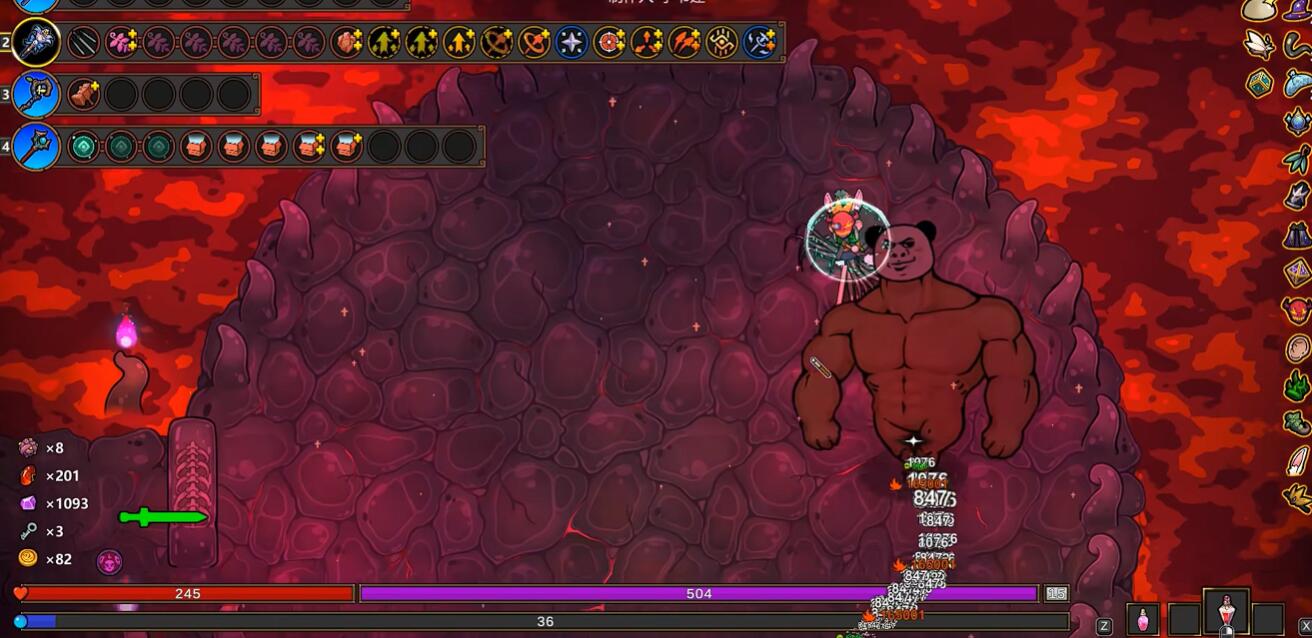Select wand number 3 staff icon
Screen dimensions: 1312x638
(37, 94)
